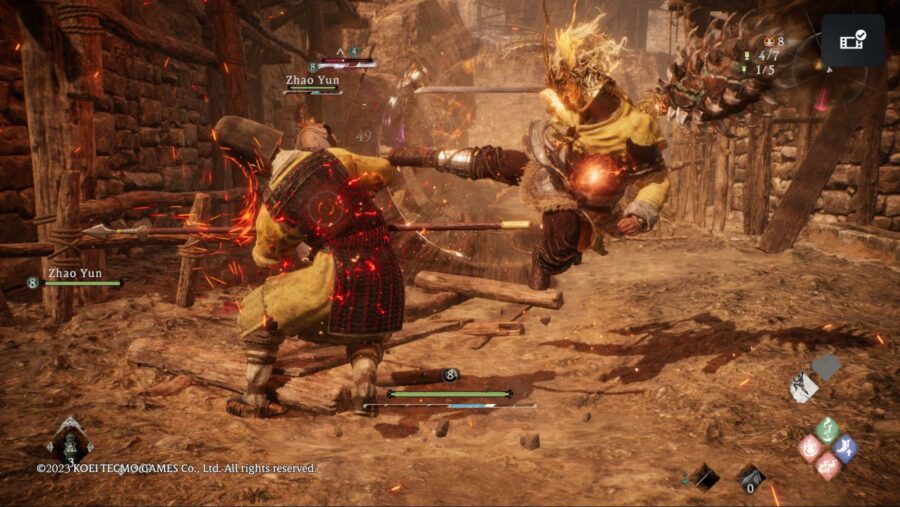Select the melee weapon slot icon
Image resolution: width=900 pixels, height=507 pixels.
(705, 477)
